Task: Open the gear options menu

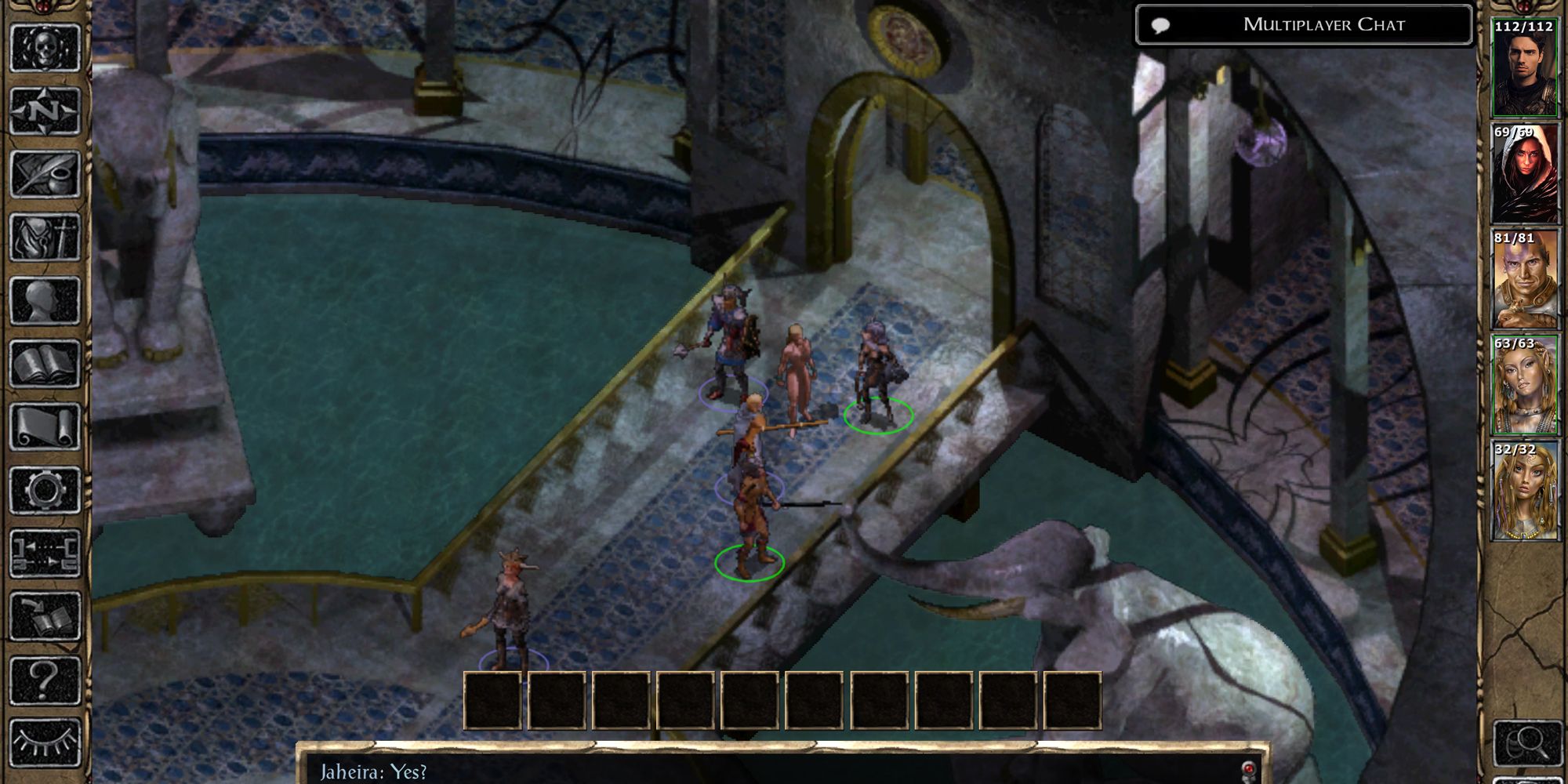Action: click(x=45, y=491)
